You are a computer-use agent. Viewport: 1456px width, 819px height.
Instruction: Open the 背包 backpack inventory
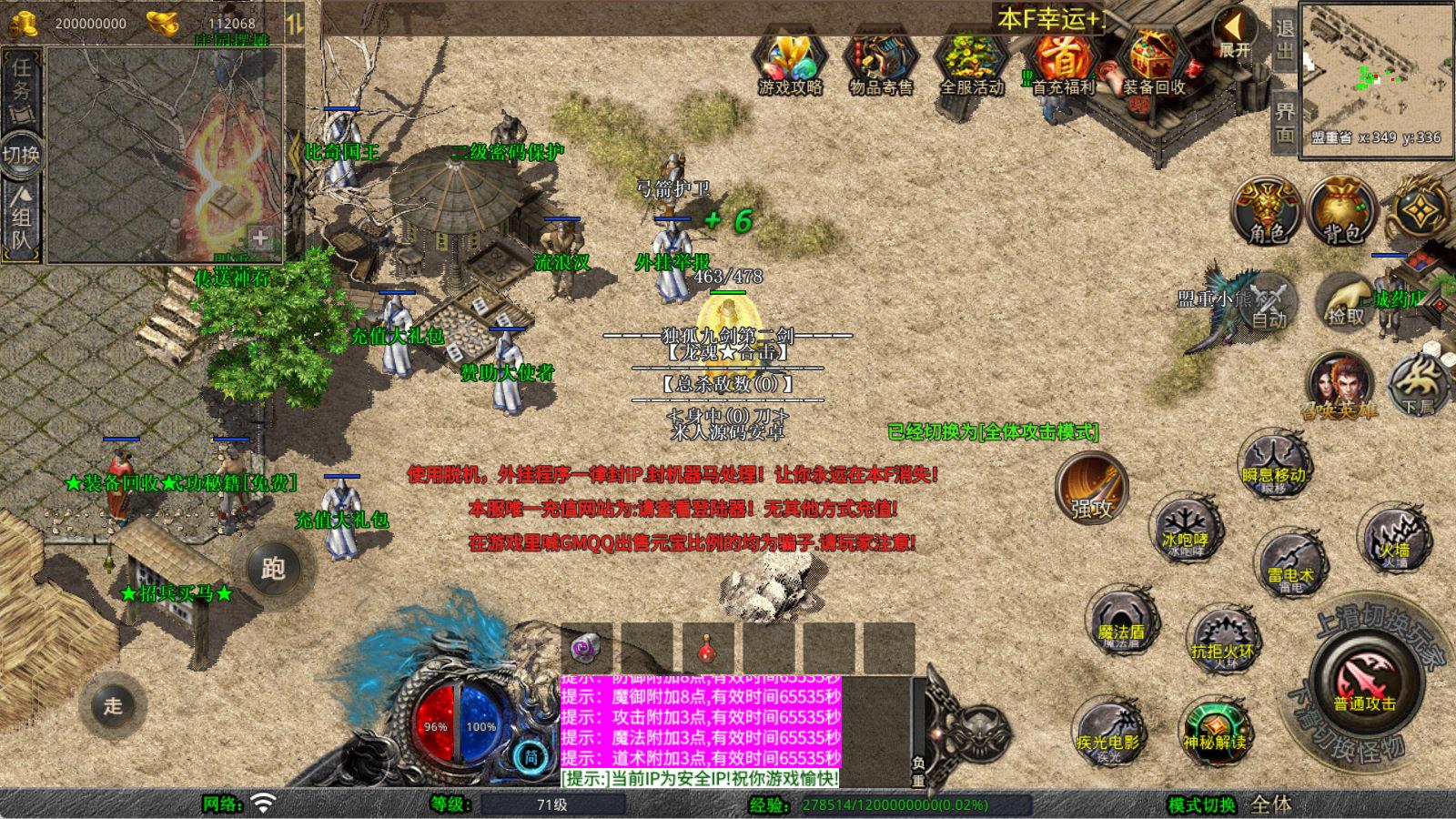[x=1341, y=211]
